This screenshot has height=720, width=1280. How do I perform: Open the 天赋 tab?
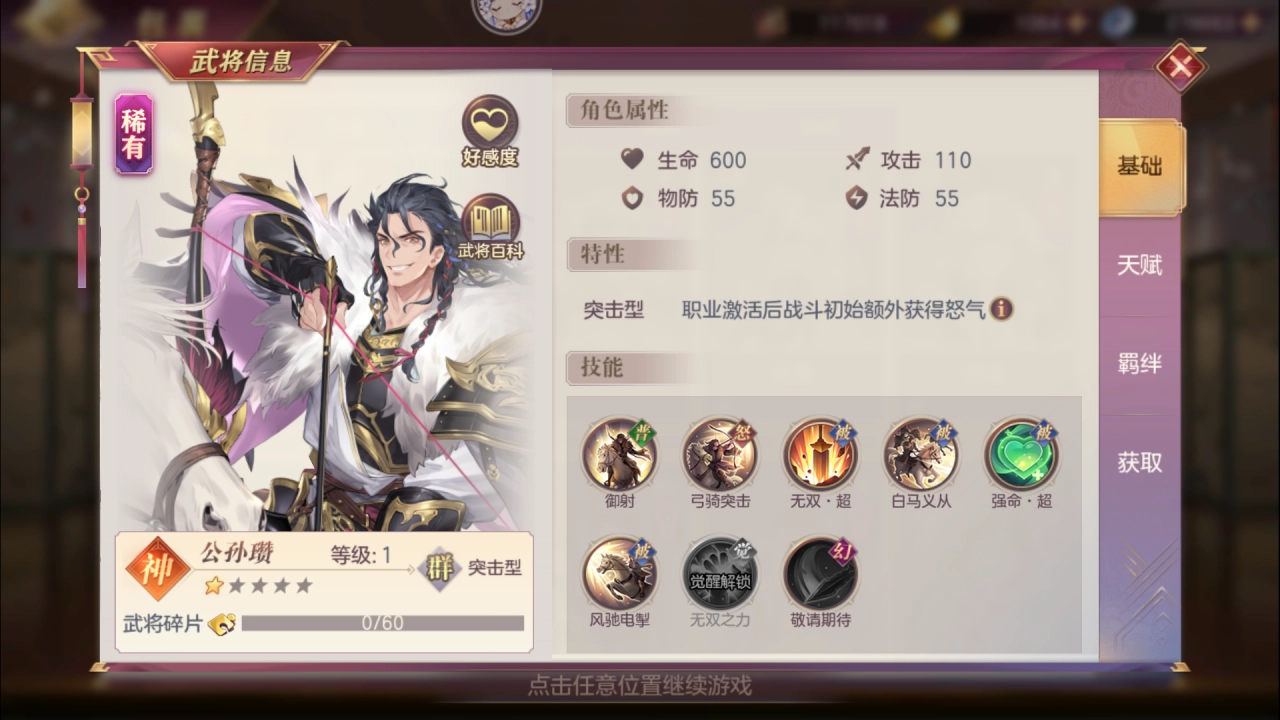[1139, 265]
